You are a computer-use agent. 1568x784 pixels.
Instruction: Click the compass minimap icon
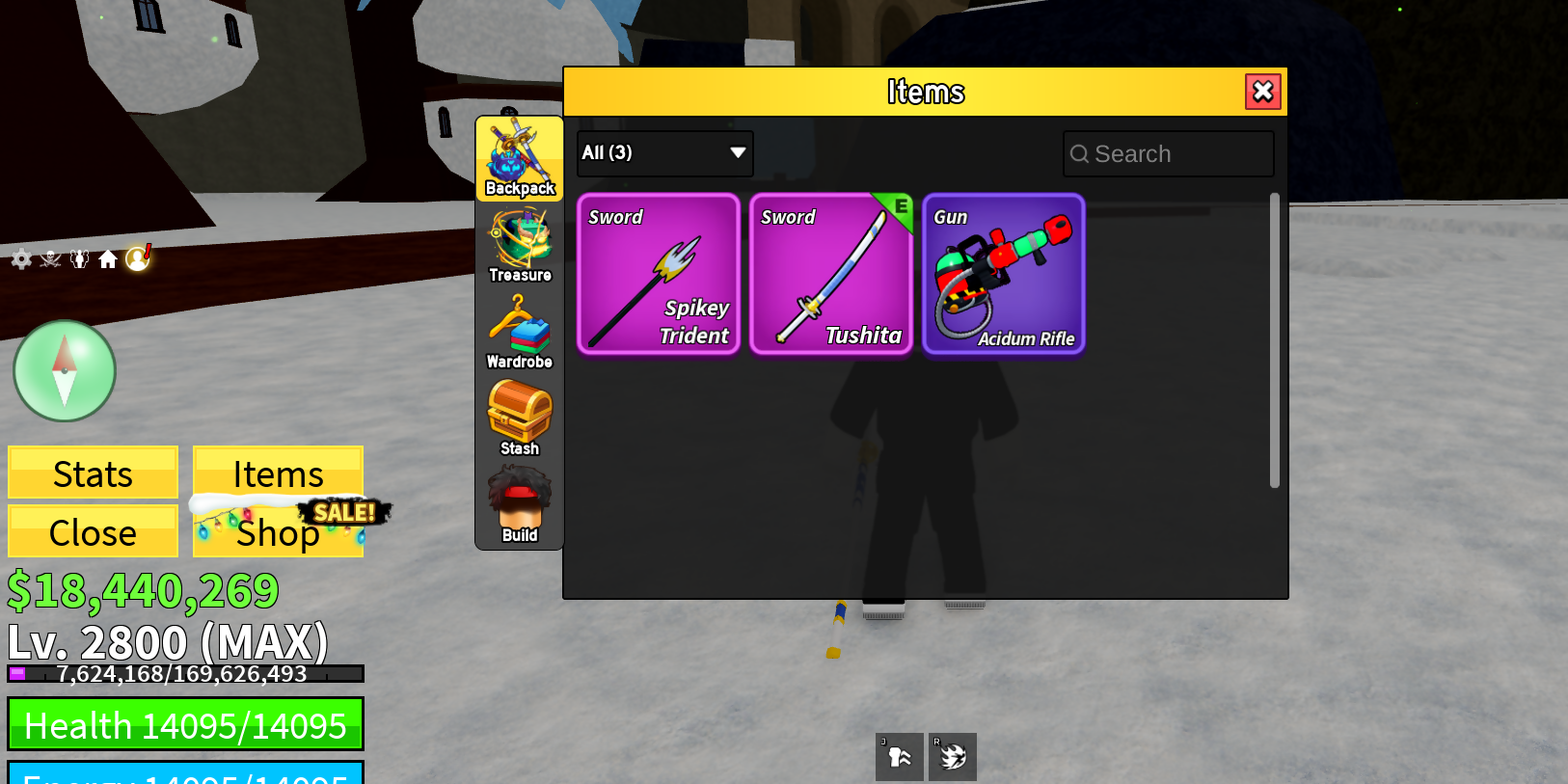64,370
